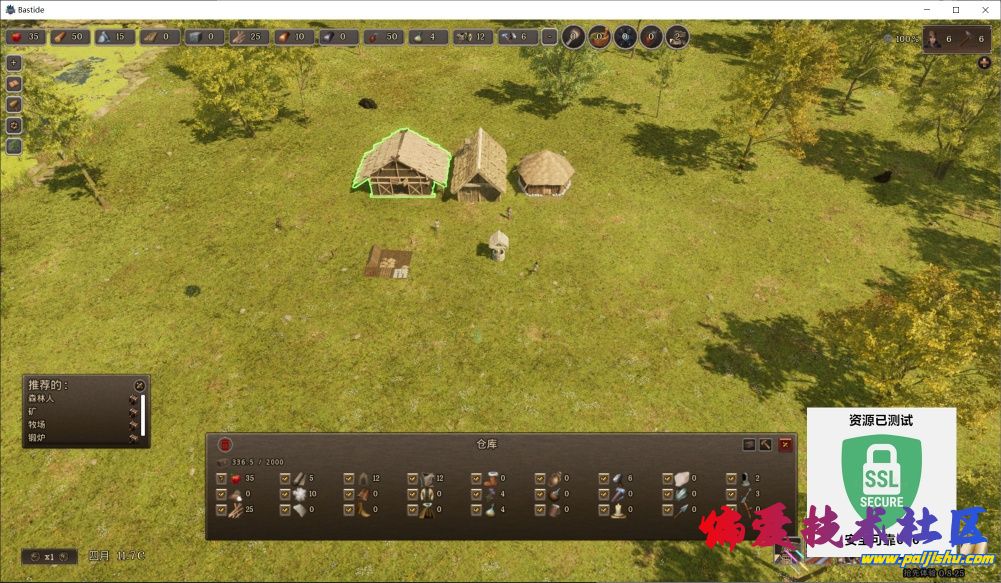Toggle the red apple food checkbox
The height and width of the screenshot is (583, 1001).
click(x=222, y=478)
